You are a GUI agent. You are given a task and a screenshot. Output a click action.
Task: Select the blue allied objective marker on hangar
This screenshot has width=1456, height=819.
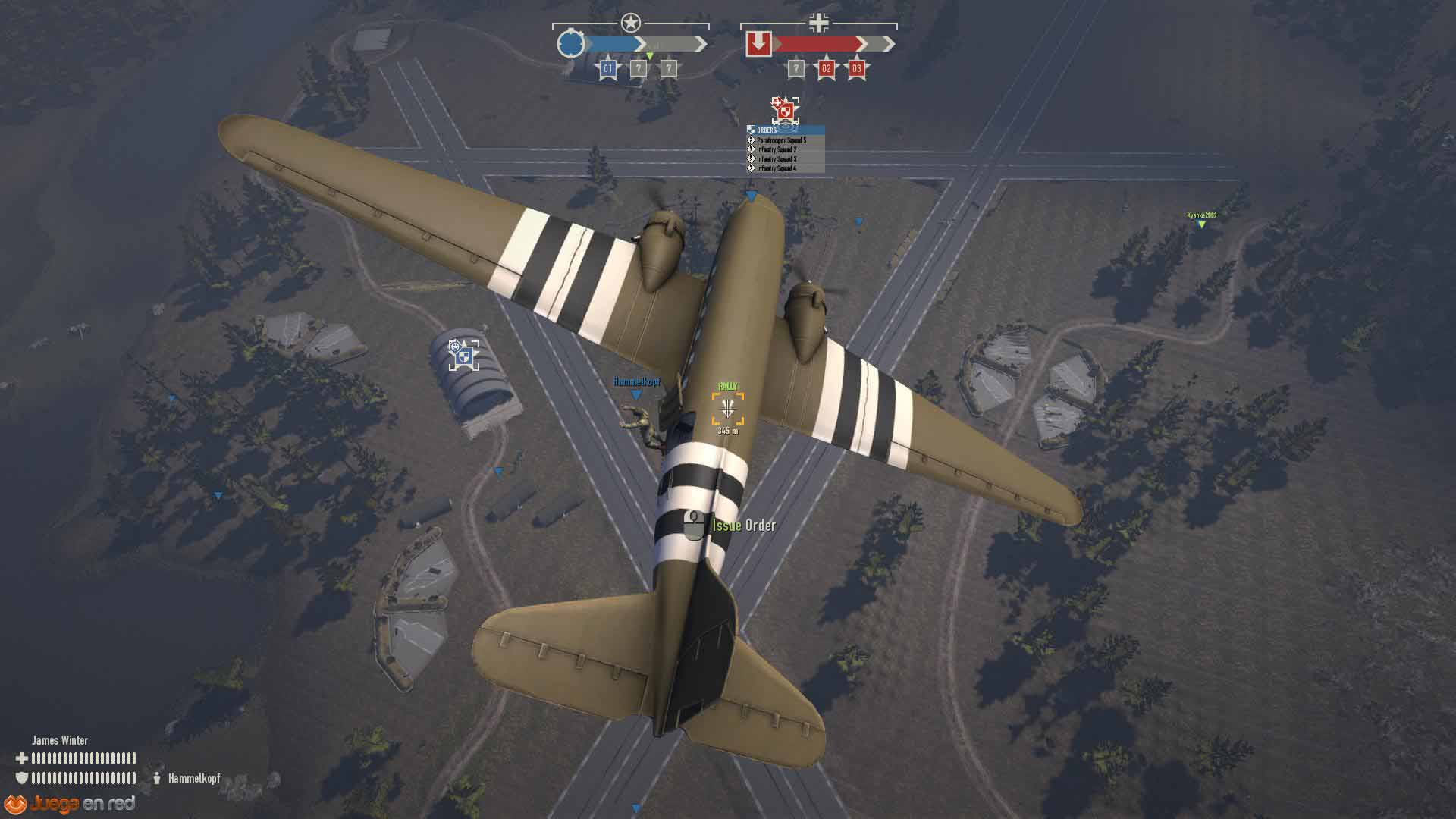click(463, 355)
